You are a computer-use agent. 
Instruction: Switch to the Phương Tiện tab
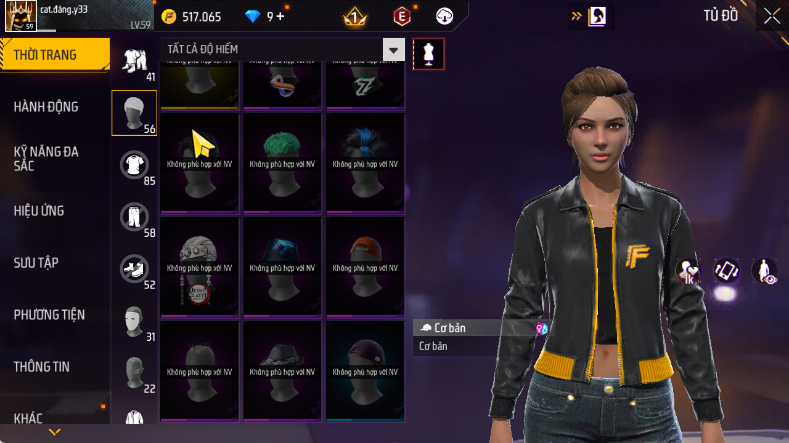click(49, 314)
